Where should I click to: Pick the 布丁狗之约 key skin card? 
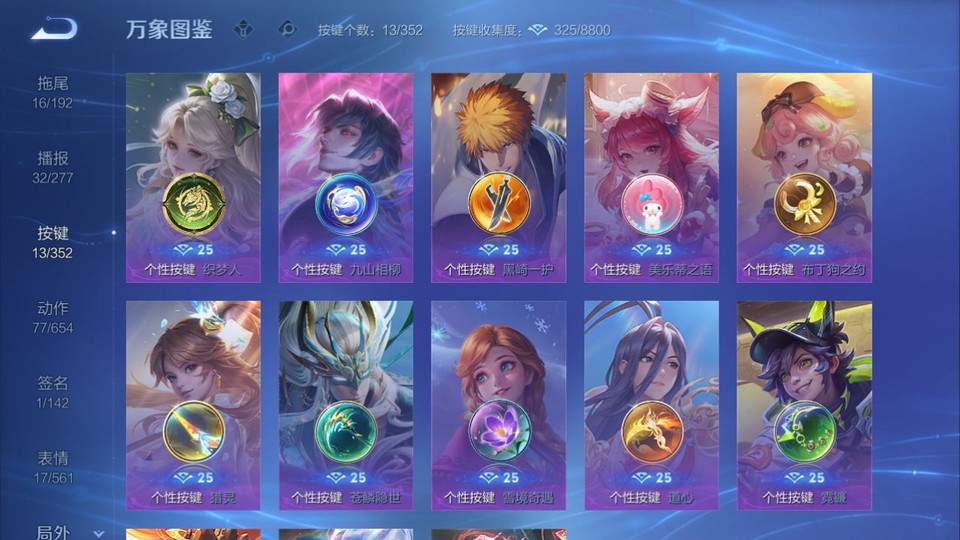[804, 177]
